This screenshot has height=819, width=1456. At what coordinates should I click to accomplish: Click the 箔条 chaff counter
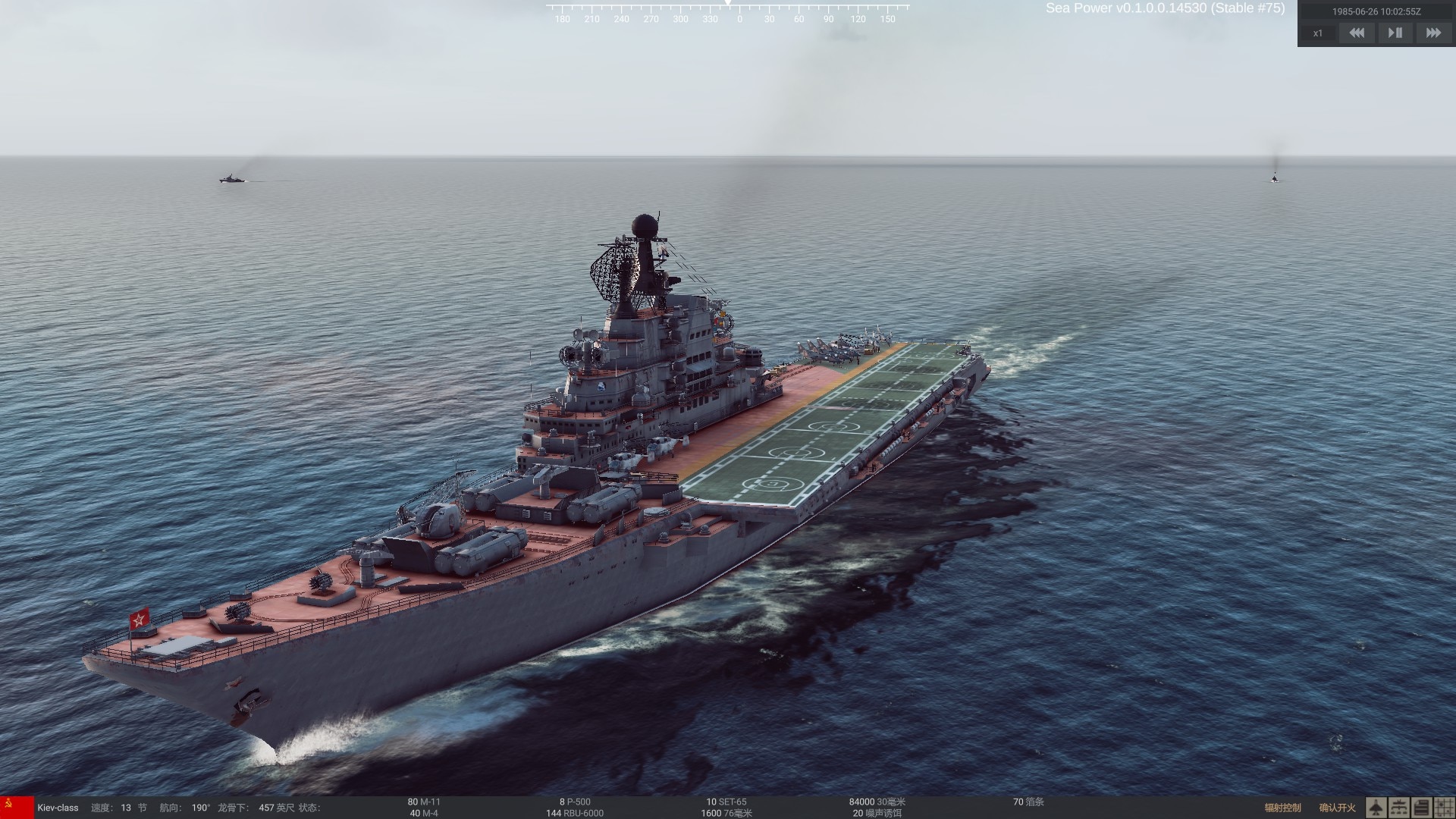pos(1030,801)
